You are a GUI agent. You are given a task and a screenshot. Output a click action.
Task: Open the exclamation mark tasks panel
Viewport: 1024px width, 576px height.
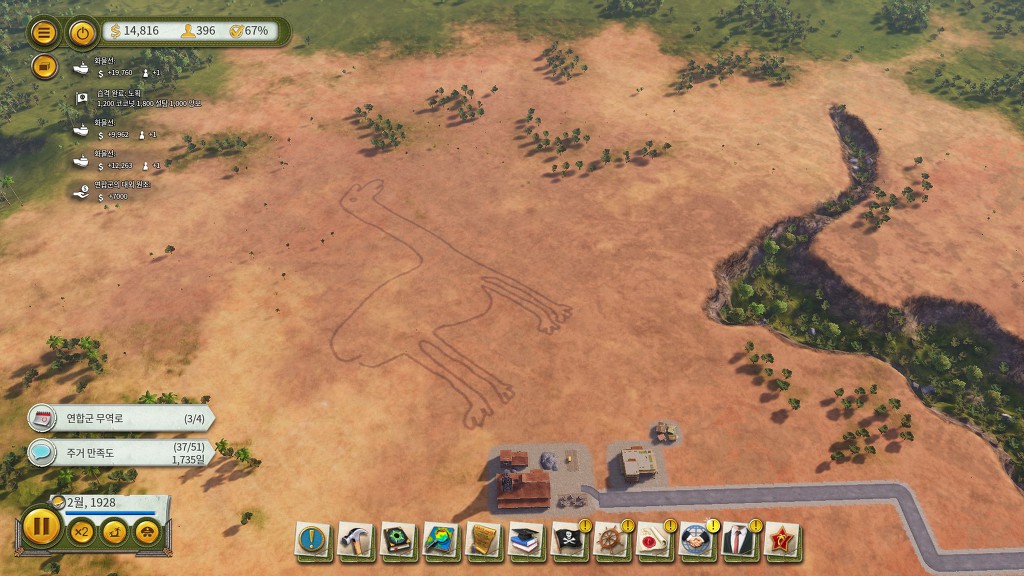tap(312, 541)
